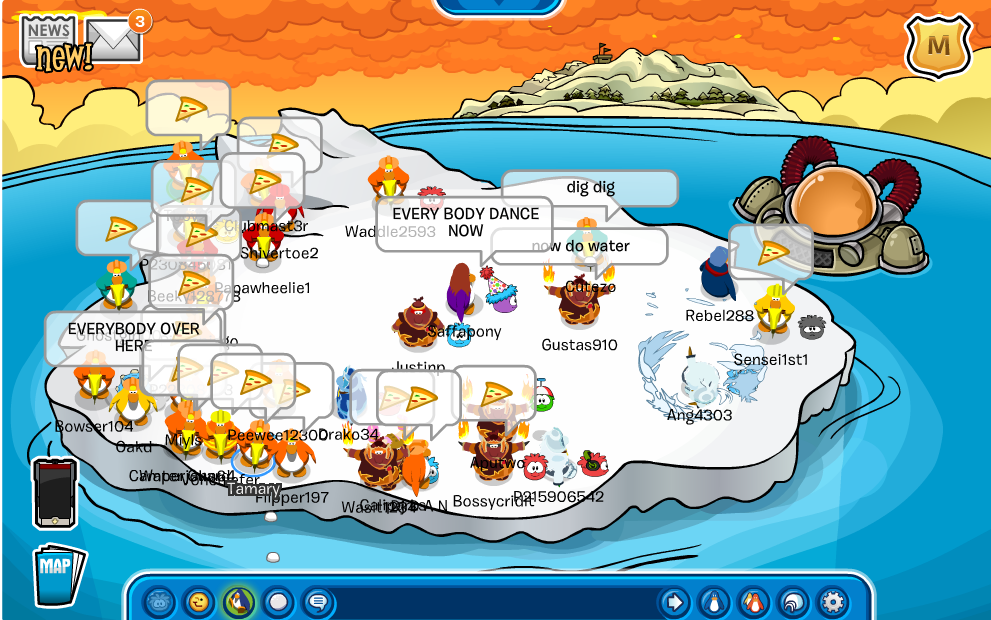
Task: Open the spy phone
Action: 54,492
